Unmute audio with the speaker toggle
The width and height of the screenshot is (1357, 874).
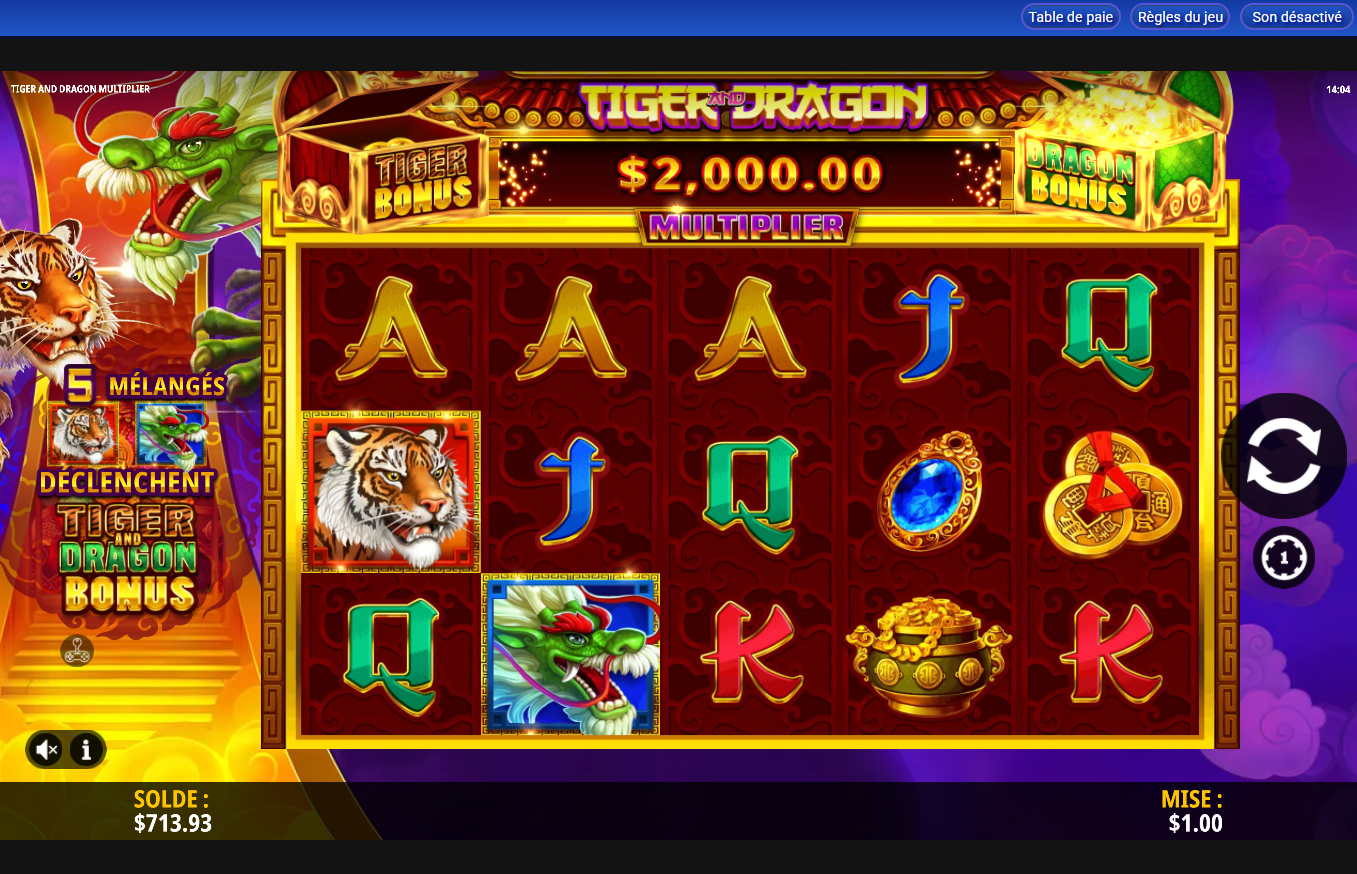(45, 750)
